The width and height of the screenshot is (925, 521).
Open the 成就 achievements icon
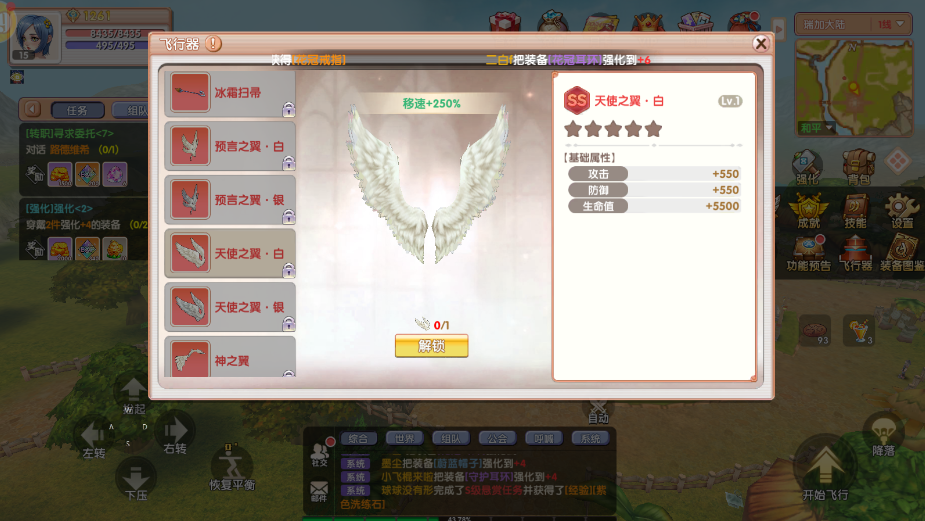coord(808,208)
